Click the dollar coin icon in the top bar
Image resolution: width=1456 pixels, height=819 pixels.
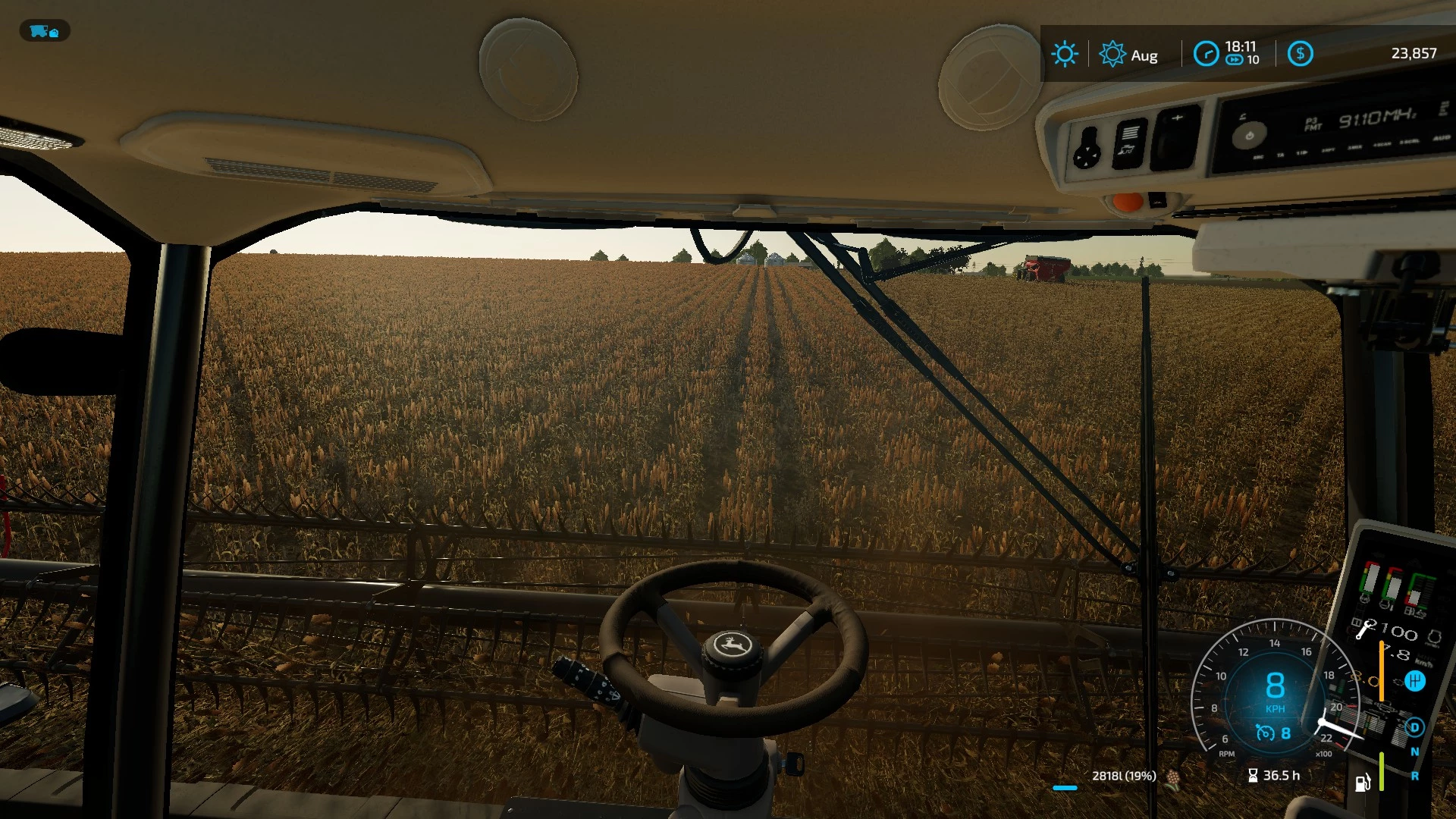(1301, 53)
